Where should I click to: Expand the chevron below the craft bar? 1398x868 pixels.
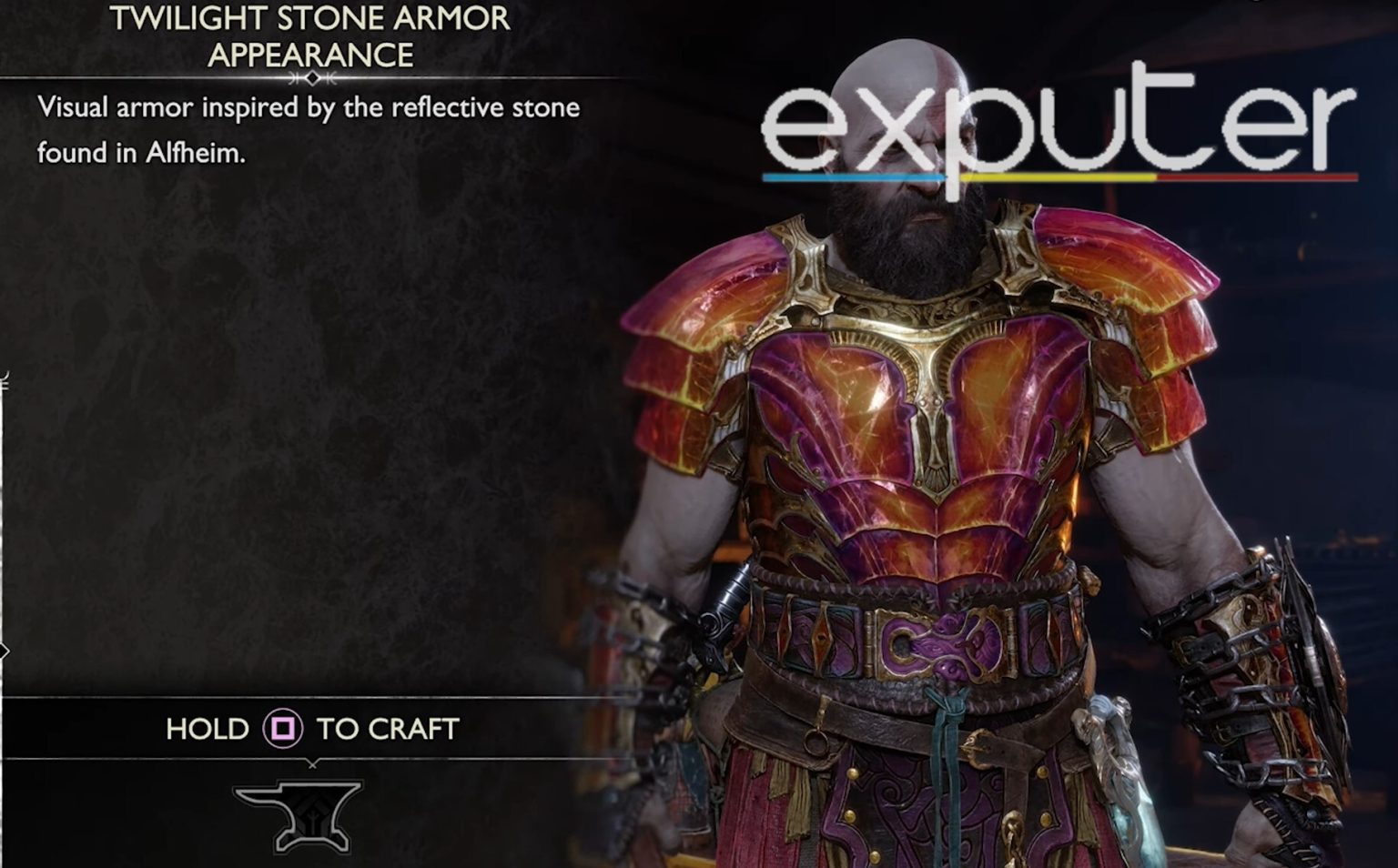[314, 766]
